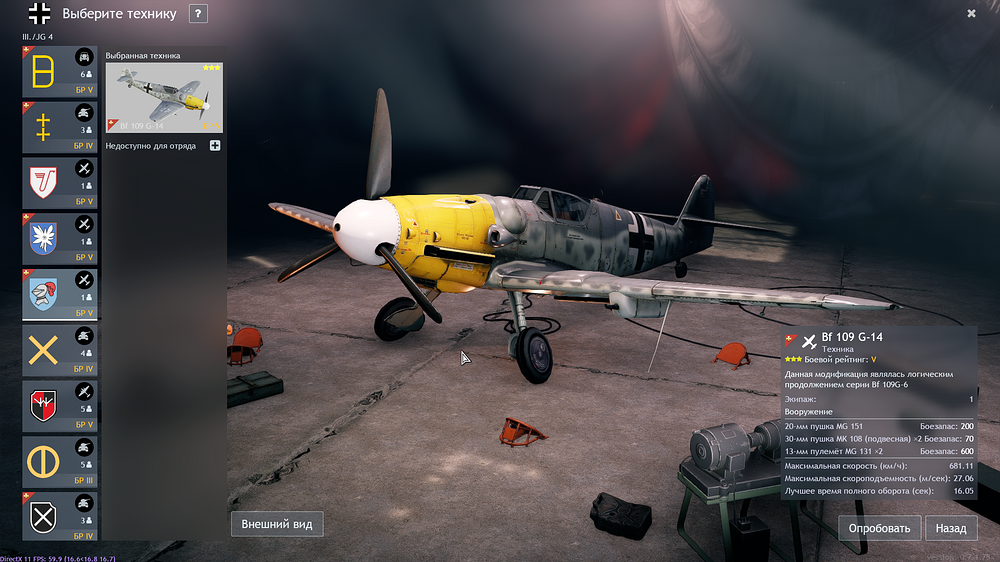Choose the squad with the knight helmet emblem
This screenshot has width=1000, height=562.
click(x=59, y=294)
